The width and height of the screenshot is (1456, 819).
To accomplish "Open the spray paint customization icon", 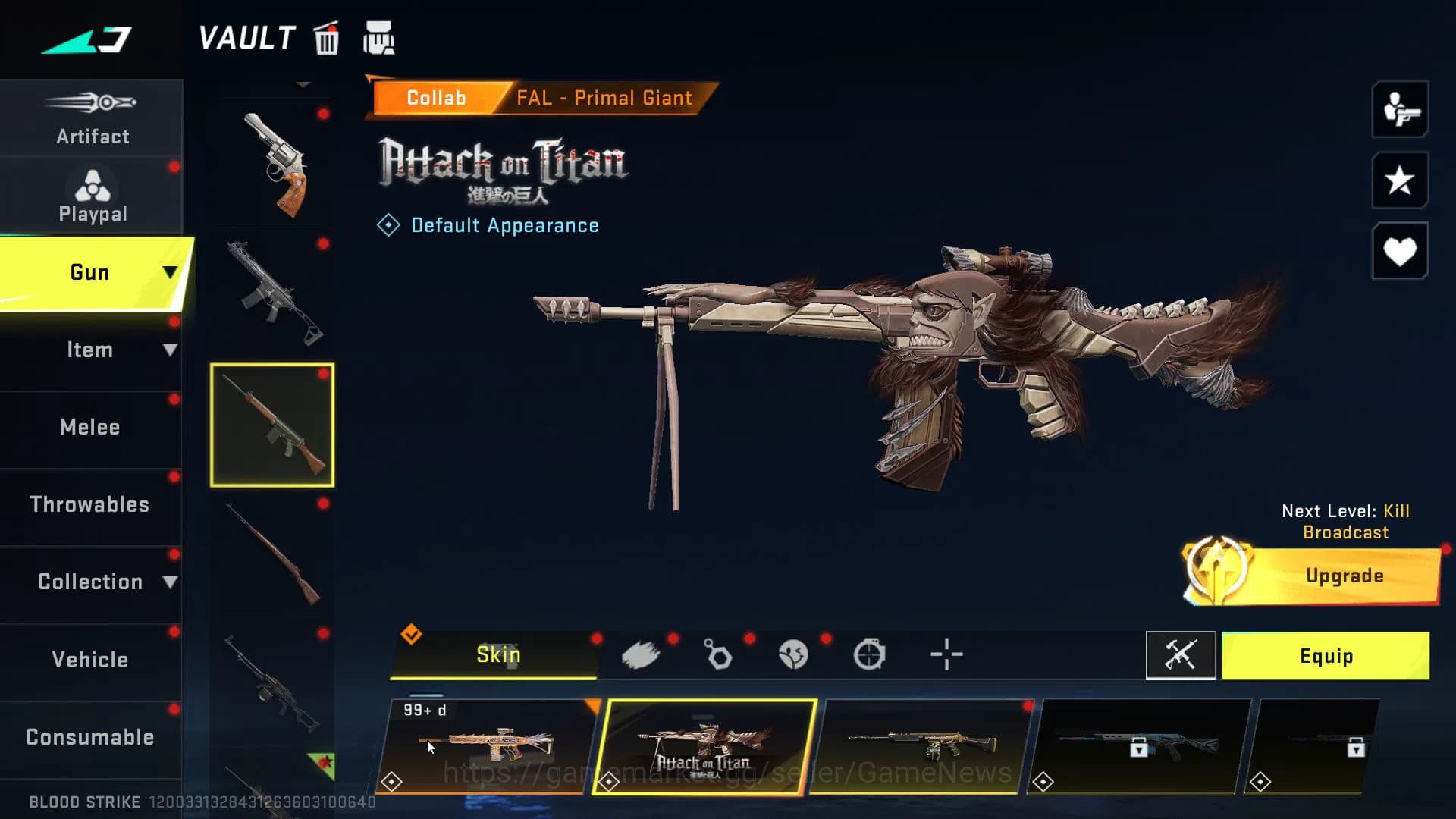I will pos(642,654).
